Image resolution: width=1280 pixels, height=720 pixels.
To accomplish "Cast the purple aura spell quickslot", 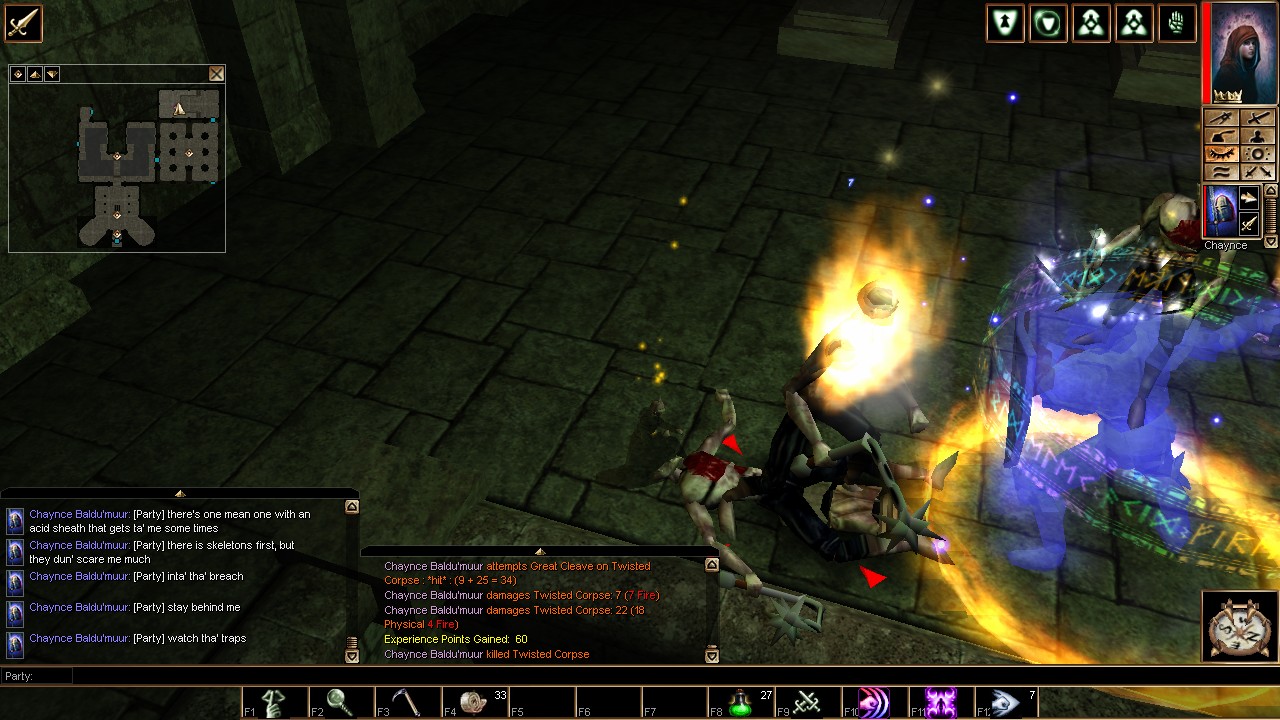I will click(940, 703).
